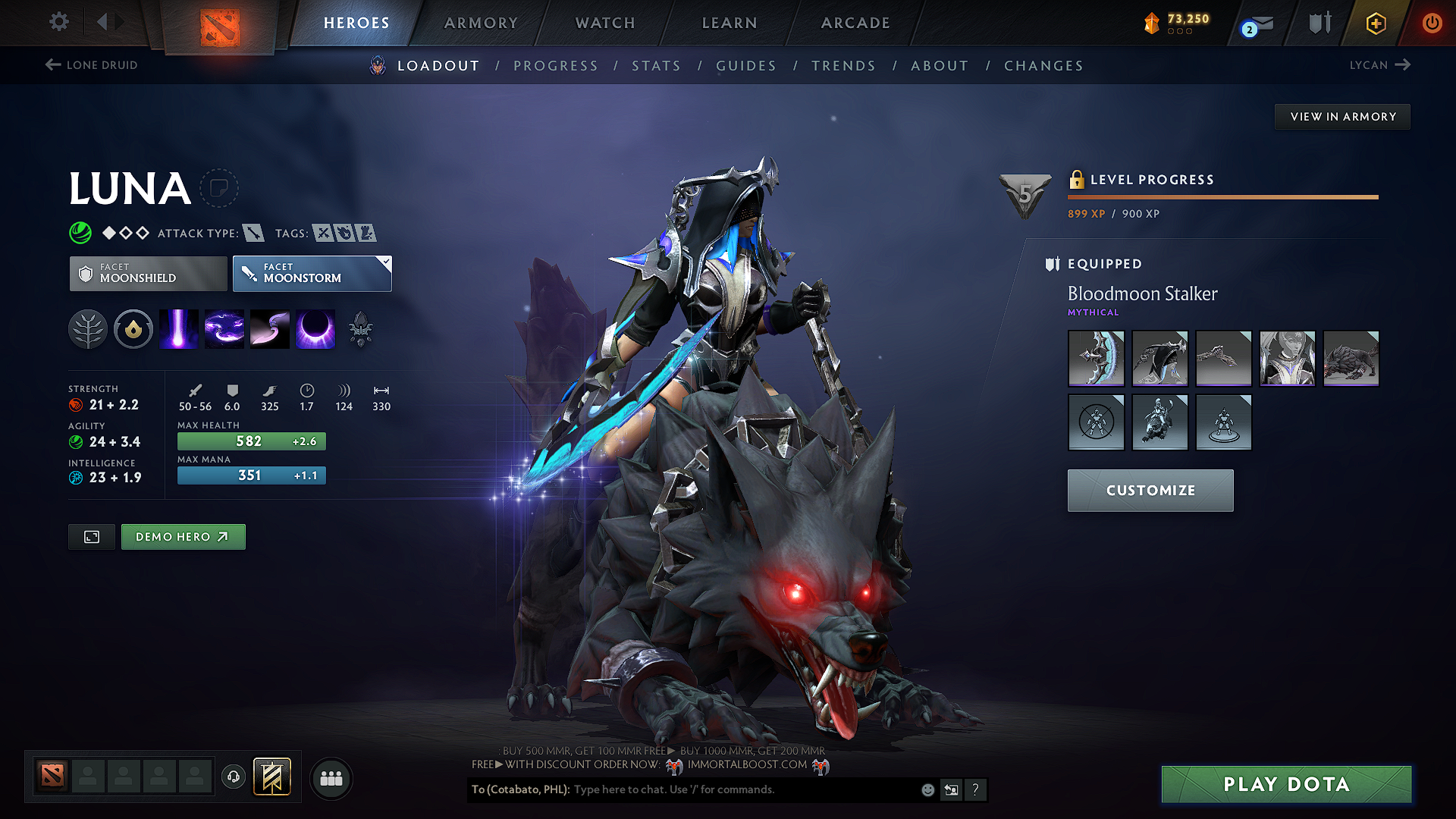1456x819 pixels.
Task: Click the ranged attack type icon
Action: coord(253,233)
